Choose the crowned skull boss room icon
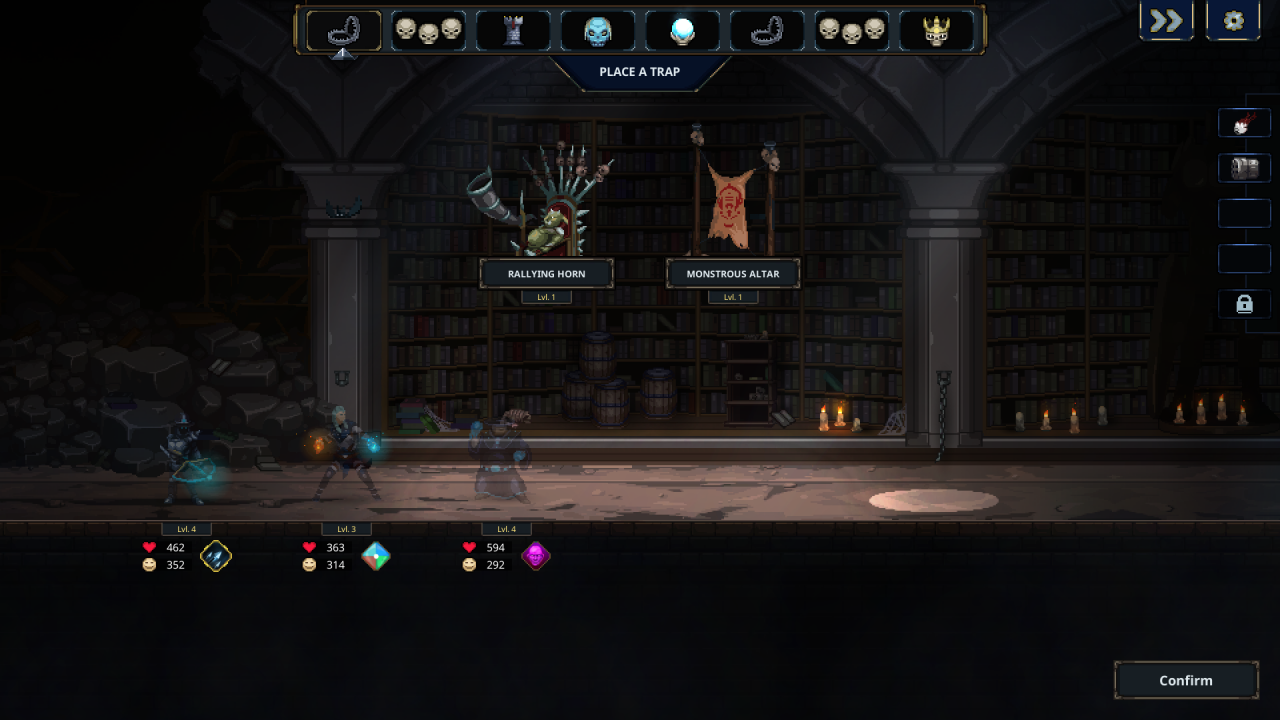Viewport: 1280px width, 720px height. pyautogui.click(x=937, y=31)
